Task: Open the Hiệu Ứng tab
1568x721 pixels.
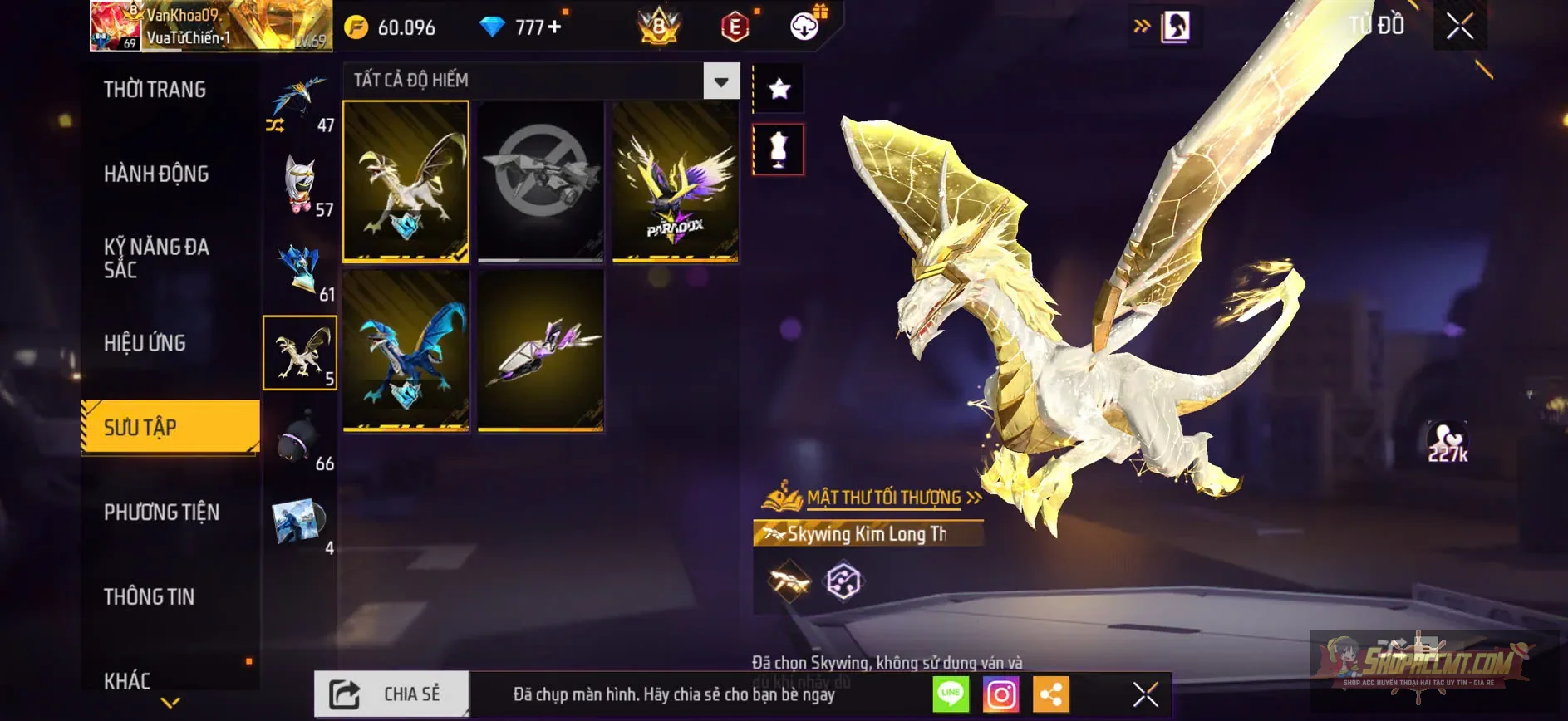Action: (145, 343)
